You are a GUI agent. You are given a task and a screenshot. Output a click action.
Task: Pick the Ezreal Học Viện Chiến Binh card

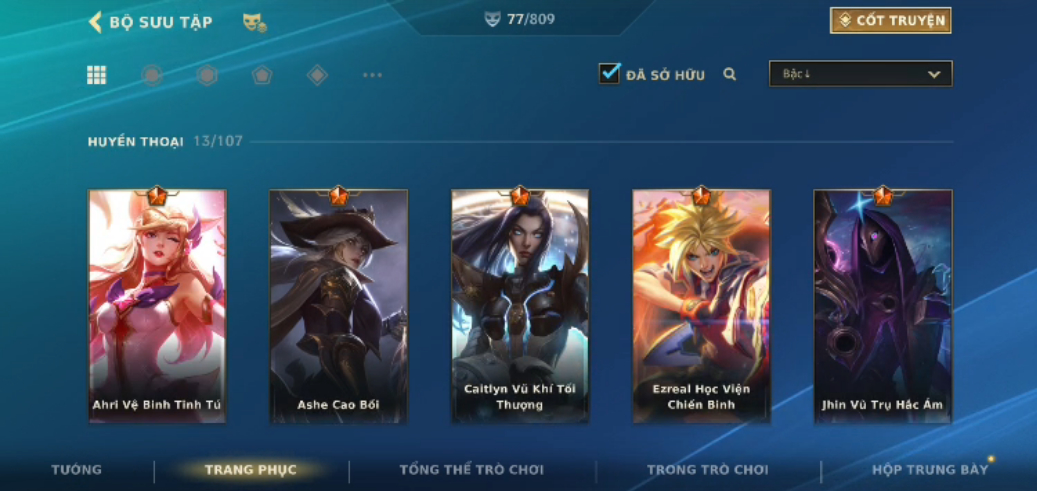pyautogui.click(x=701, y=305)
